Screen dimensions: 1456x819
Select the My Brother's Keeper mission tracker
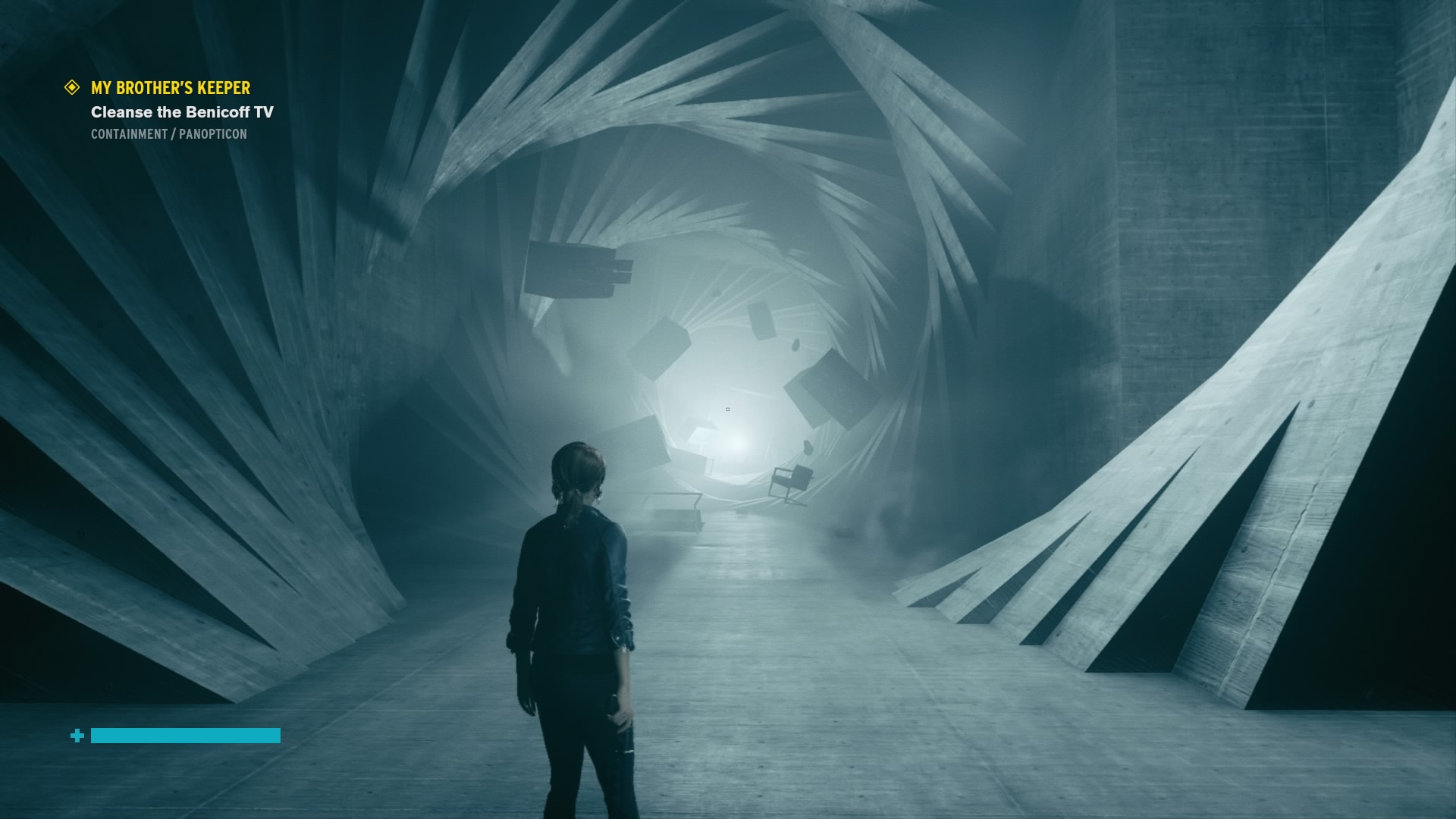click(171, 88)
